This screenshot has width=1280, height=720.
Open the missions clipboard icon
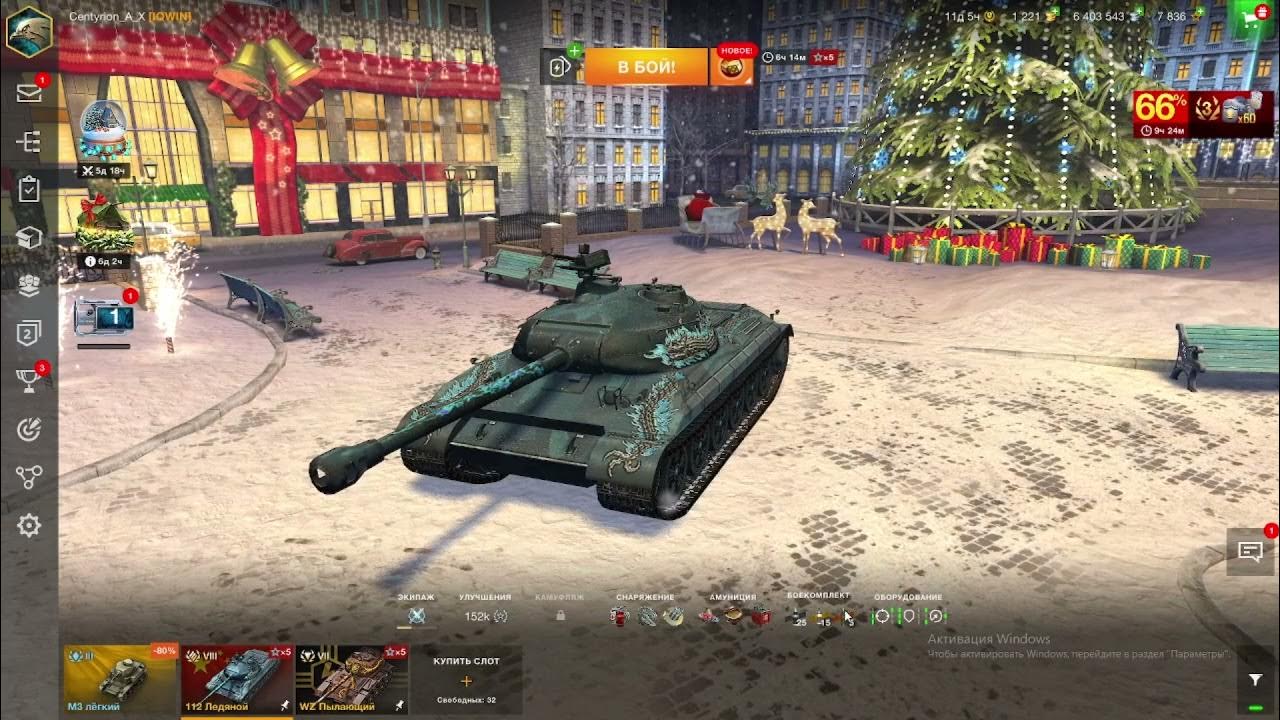[29, 189]
